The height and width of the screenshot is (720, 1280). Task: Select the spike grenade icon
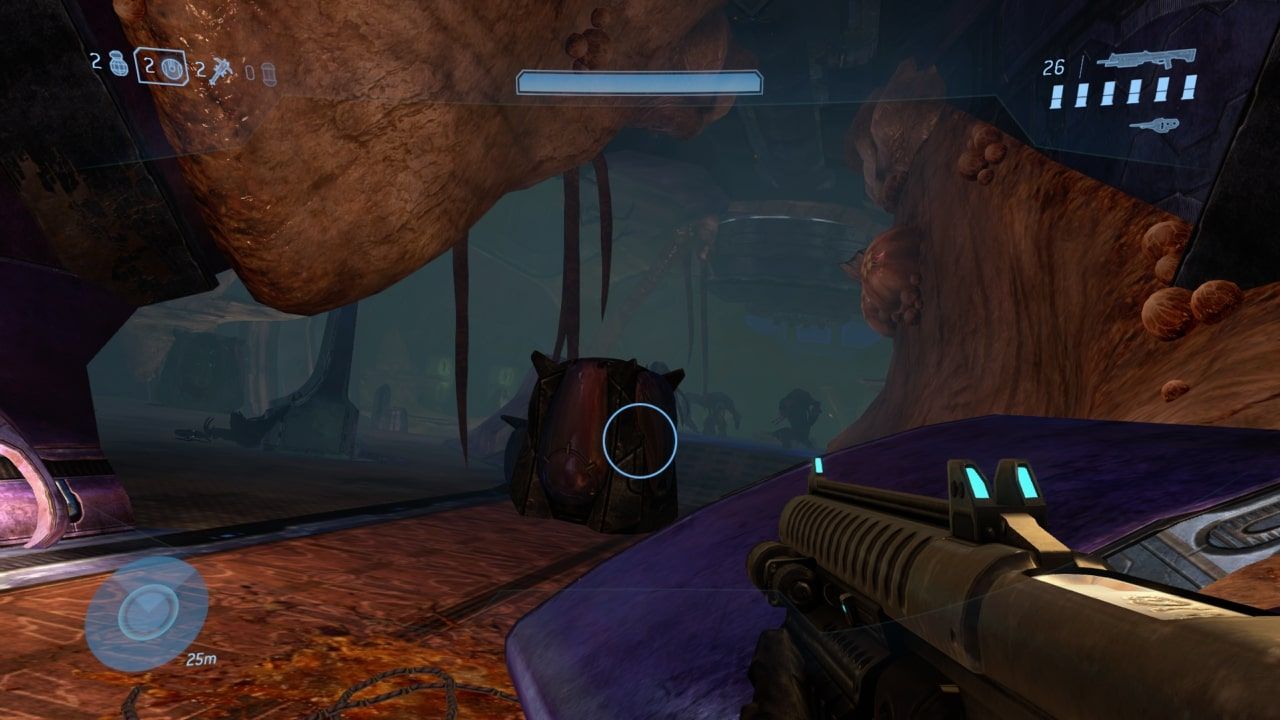coord(220,71)
